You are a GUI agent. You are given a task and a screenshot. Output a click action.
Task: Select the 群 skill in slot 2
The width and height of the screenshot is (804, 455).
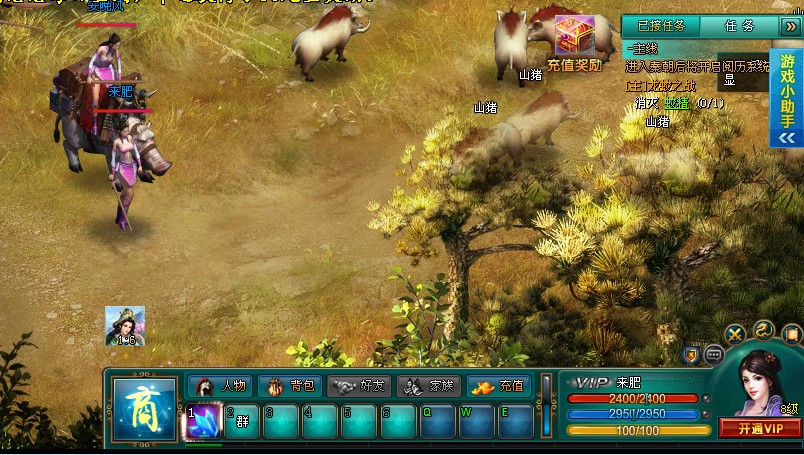tap(242, 421)
